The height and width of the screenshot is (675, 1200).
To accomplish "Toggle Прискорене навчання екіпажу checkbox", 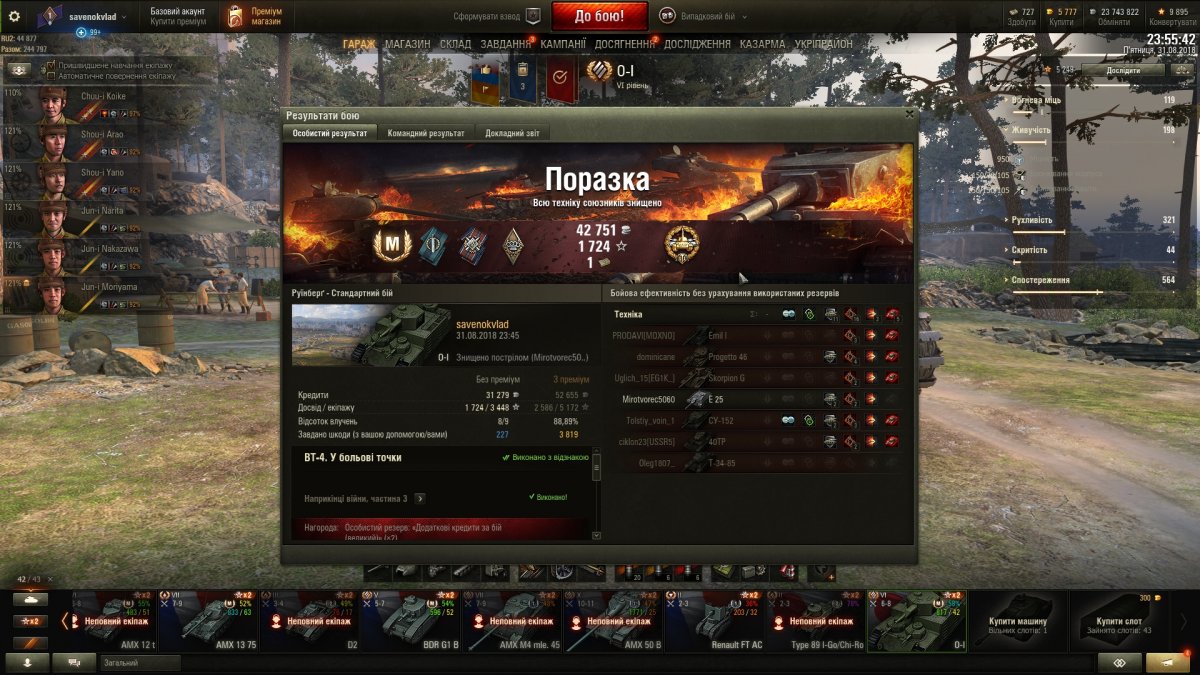I will tap(51, 64).
